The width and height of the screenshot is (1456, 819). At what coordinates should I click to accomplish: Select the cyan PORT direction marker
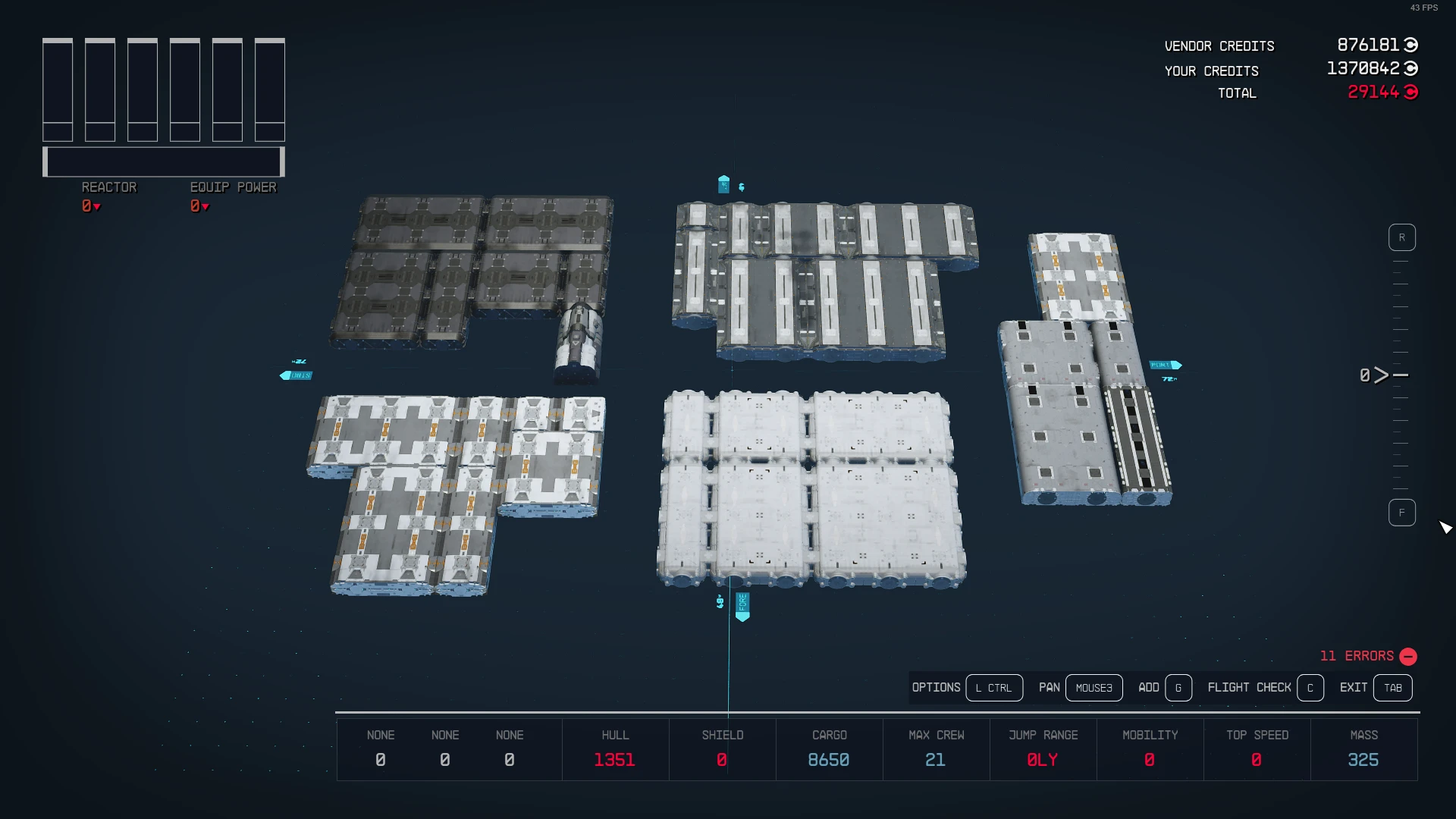(x=1163, y=365)
